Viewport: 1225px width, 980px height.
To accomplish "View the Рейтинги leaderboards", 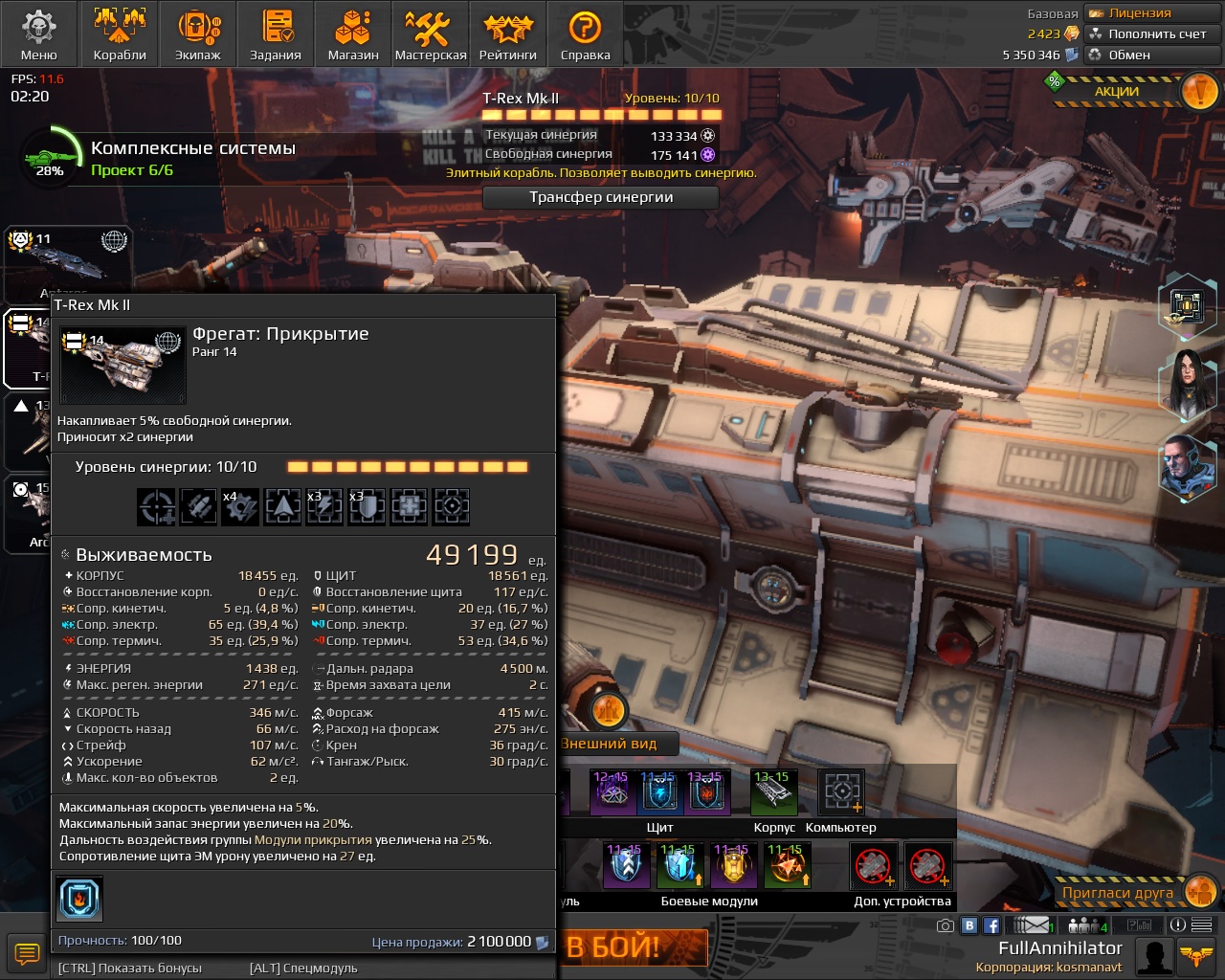I will pyautogui.click(x=508, y=34).
